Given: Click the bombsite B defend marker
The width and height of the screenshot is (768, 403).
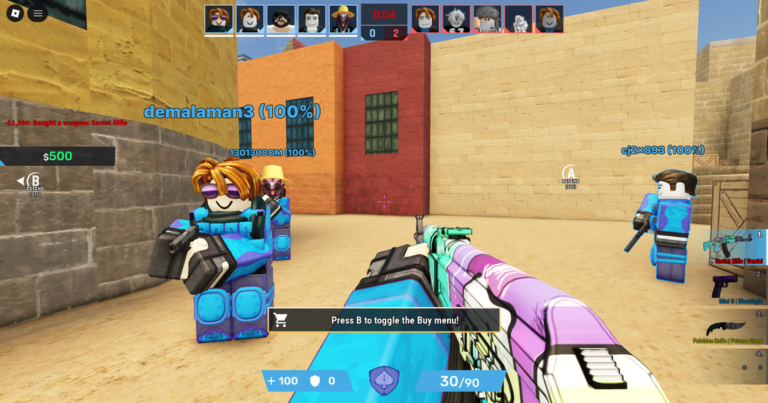Looking at the screenshot, I should tap(34, 183).
